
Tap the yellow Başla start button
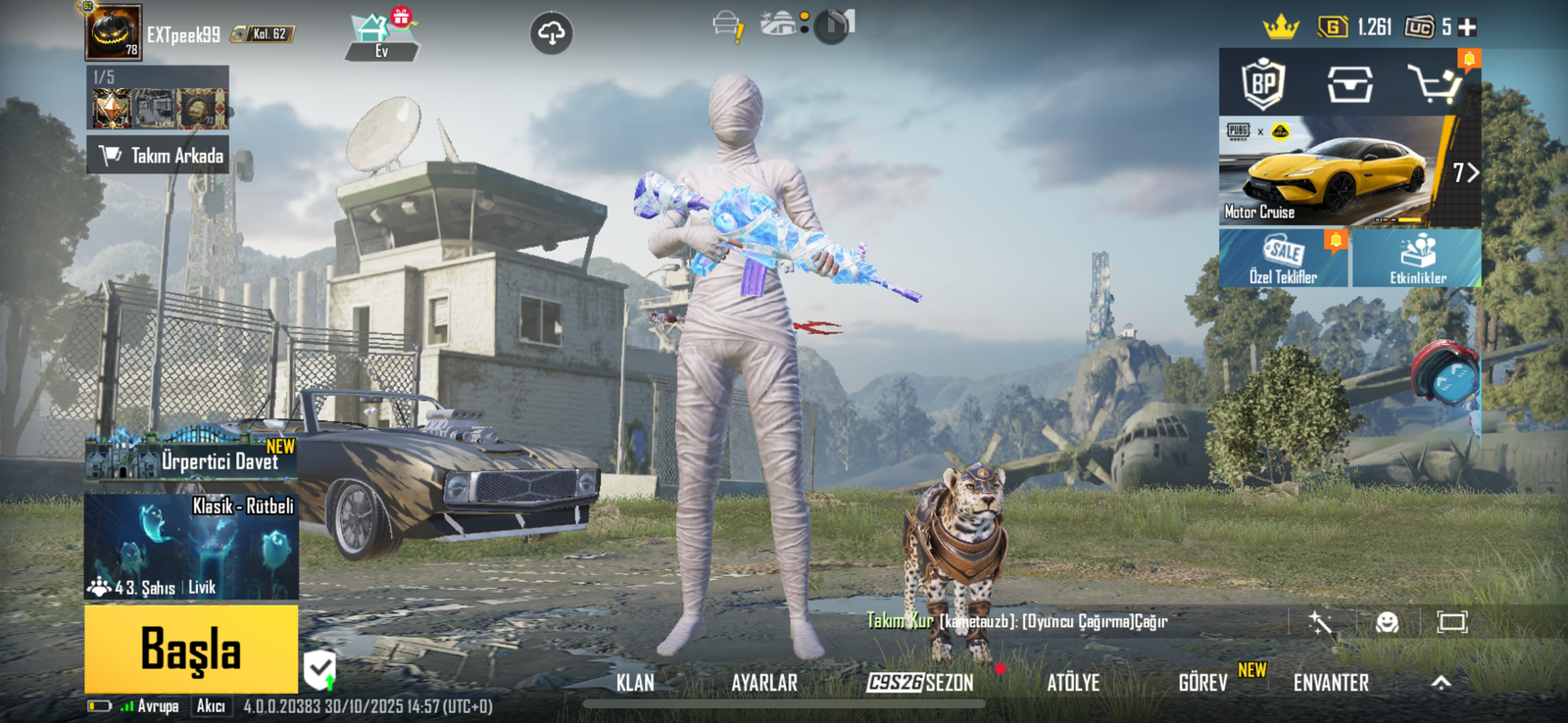tap(191, 649)
